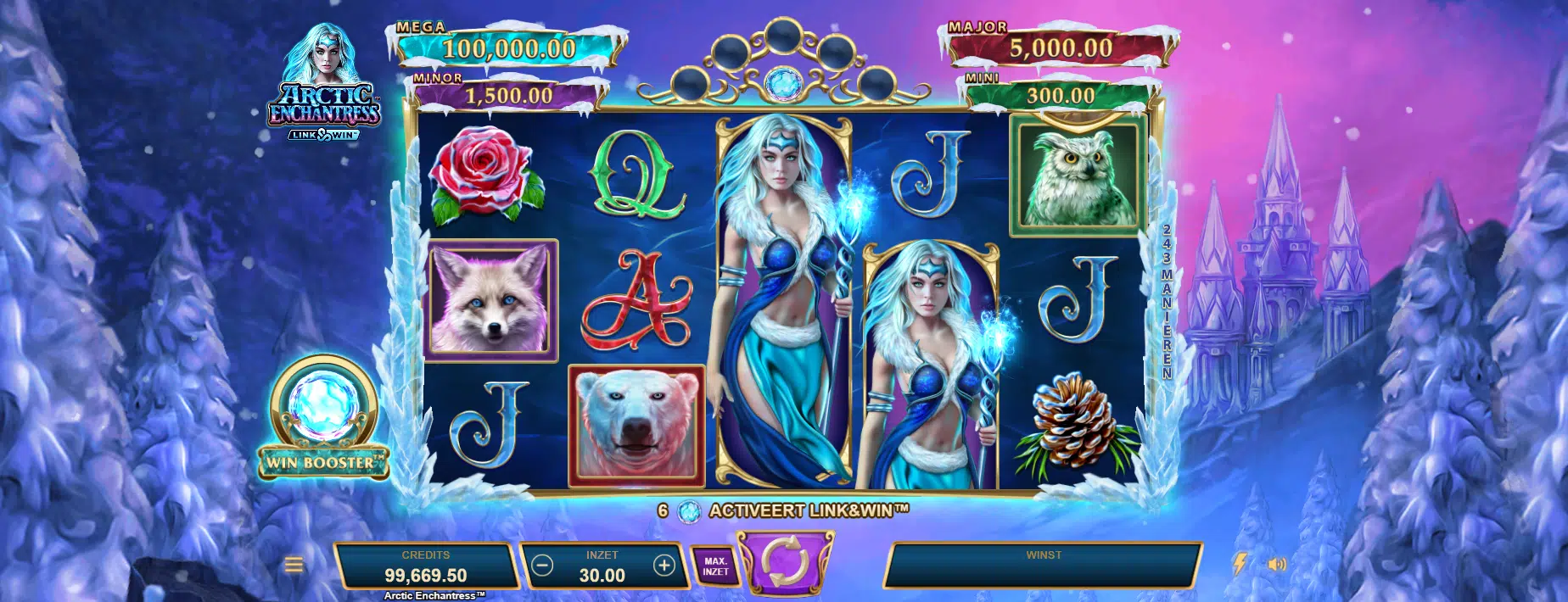Mute the sound with the speaker icon
Screen dimensions: 1568x602
coord(1277,565)
